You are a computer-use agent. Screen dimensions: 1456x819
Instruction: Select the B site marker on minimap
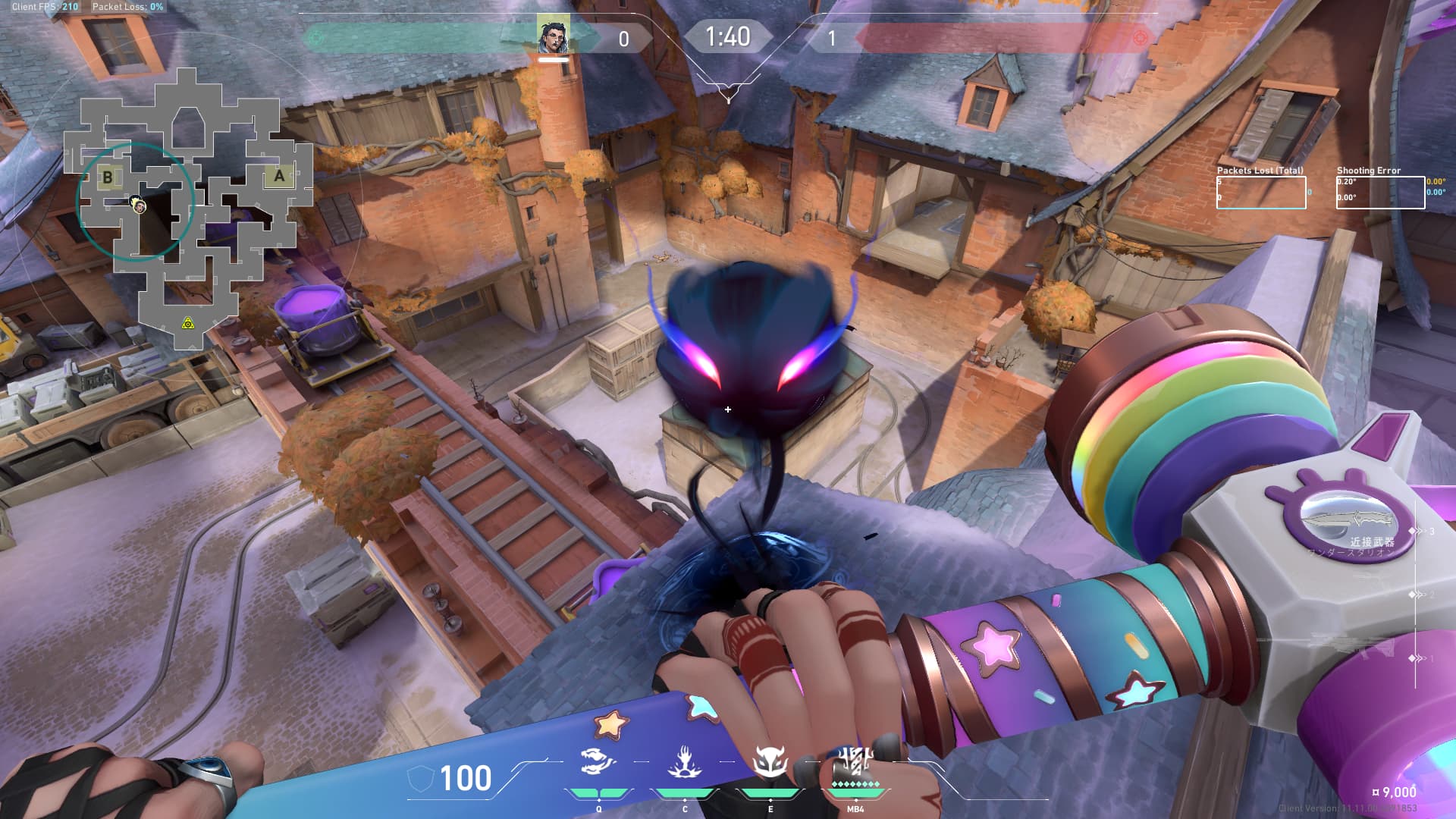click(x=108, y=177)
